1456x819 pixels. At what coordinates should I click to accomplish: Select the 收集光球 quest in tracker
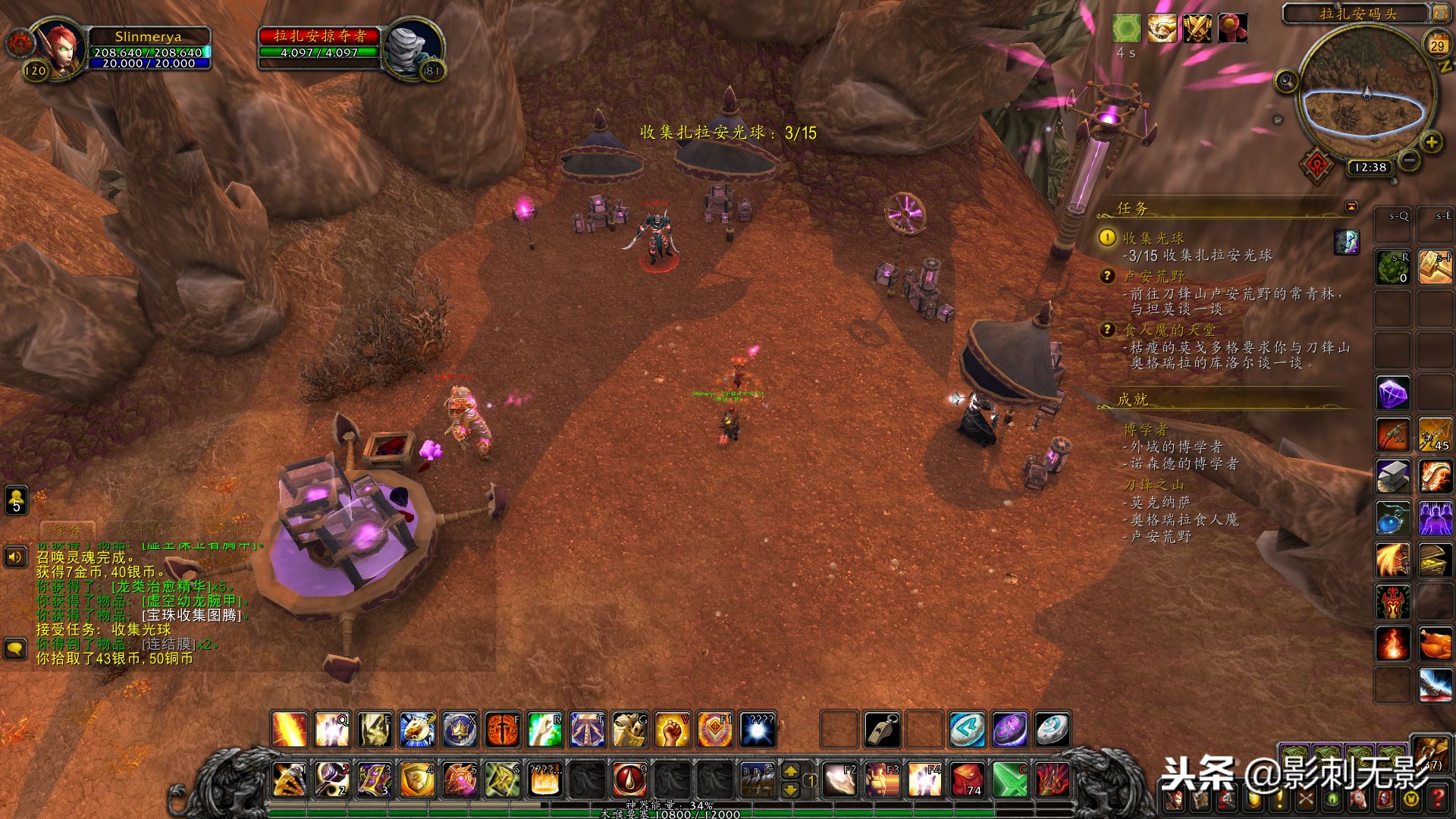(x=1153, y=238)
